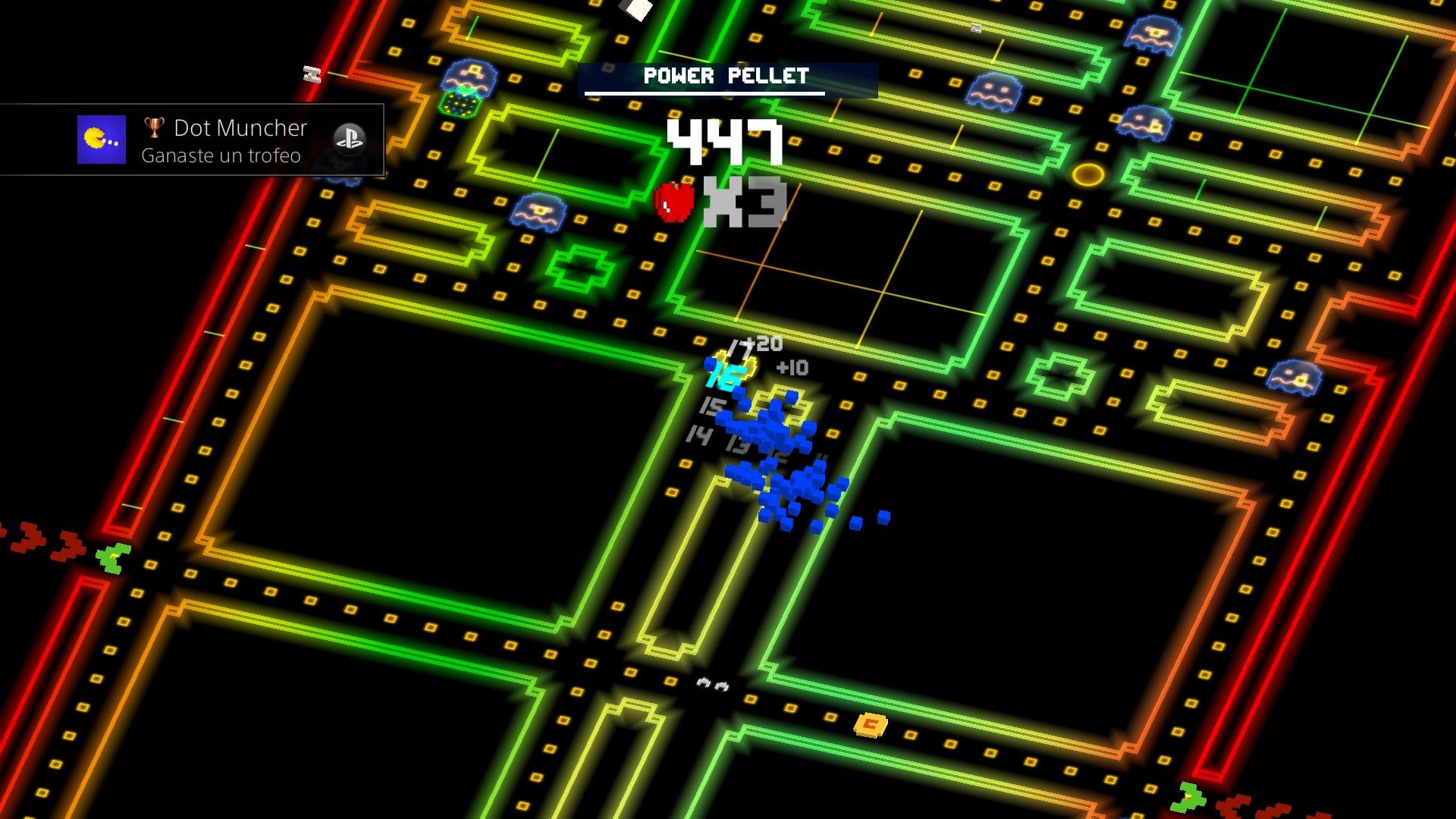Click the Ganaste un trofeo notification text
This screenshot has height=819, width=1456.
[x=220, y=155]
